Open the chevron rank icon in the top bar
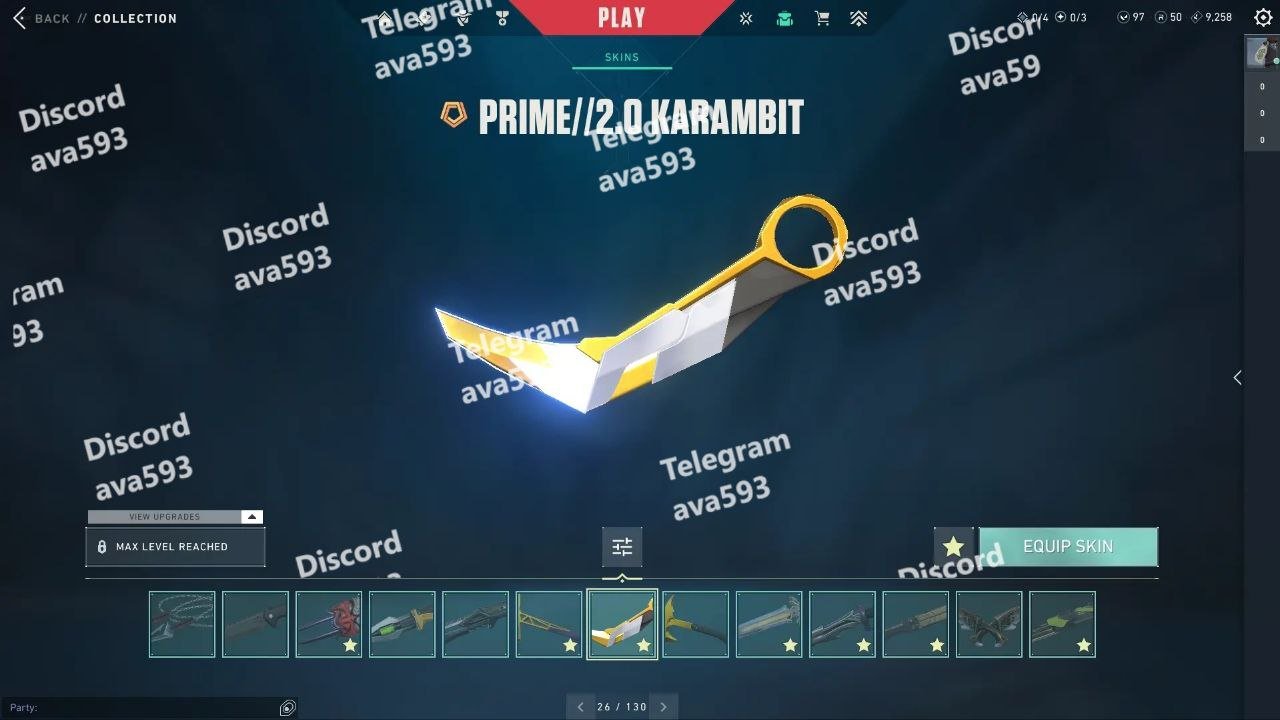 858,18
